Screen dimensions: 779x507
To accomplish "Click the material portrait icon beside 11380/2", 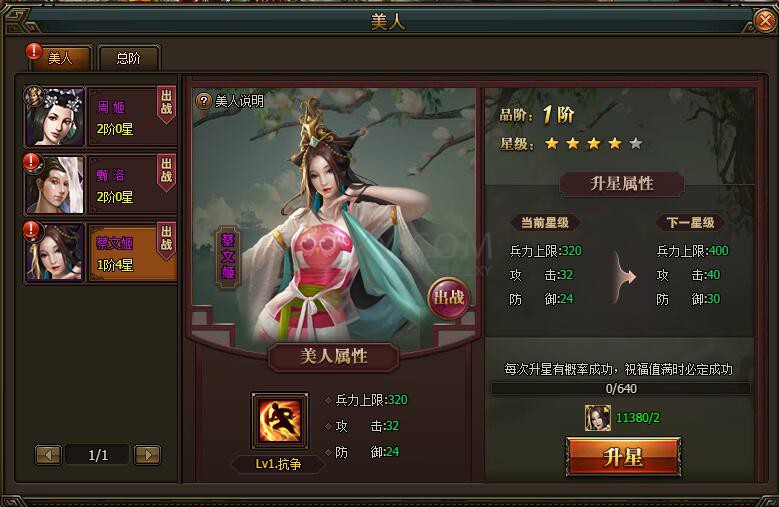I will [599, 418].
